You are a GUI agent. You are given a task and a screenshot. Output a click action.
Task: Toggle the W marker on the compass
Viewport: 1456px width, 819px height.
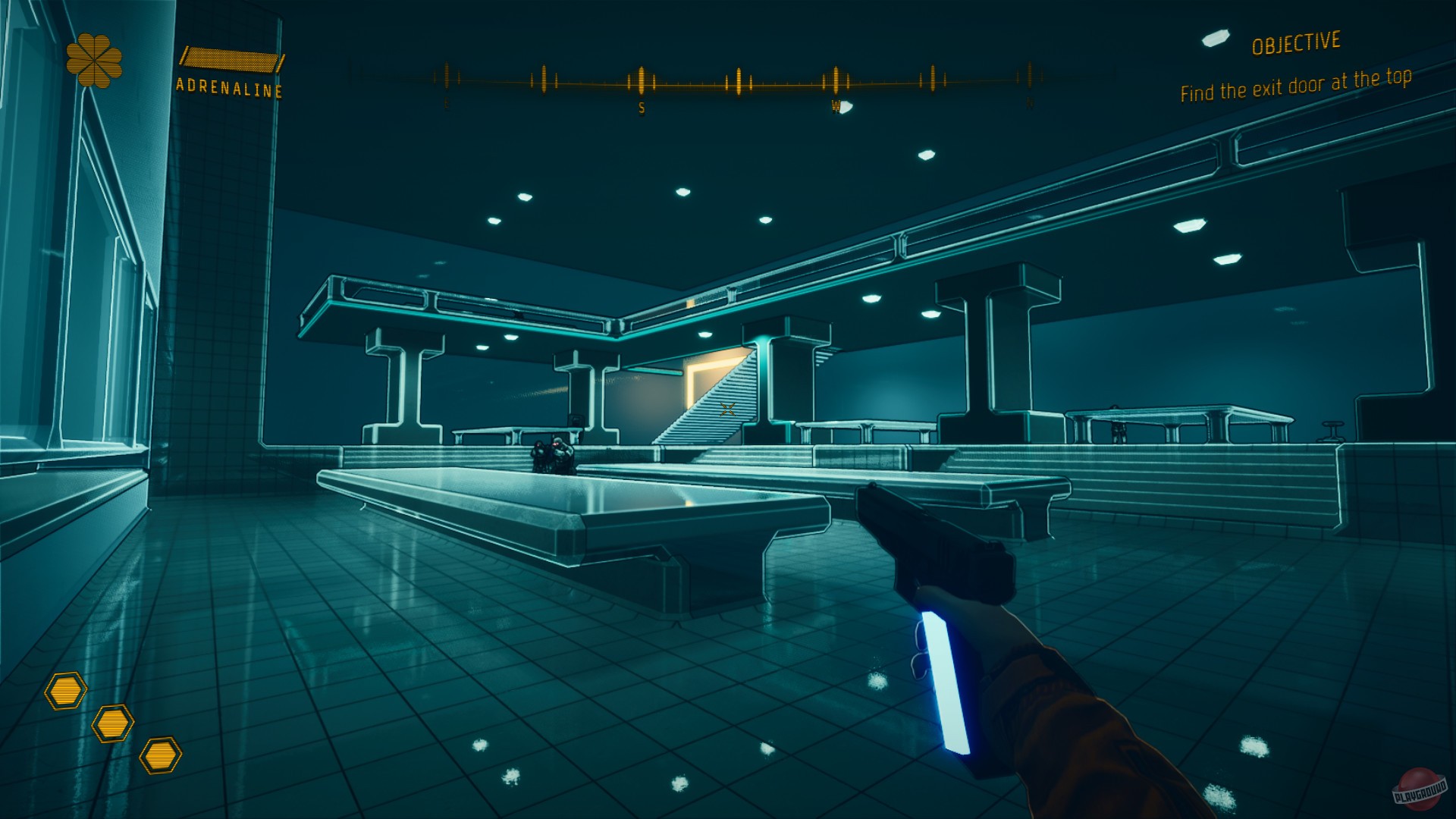[x=836, y=106]
